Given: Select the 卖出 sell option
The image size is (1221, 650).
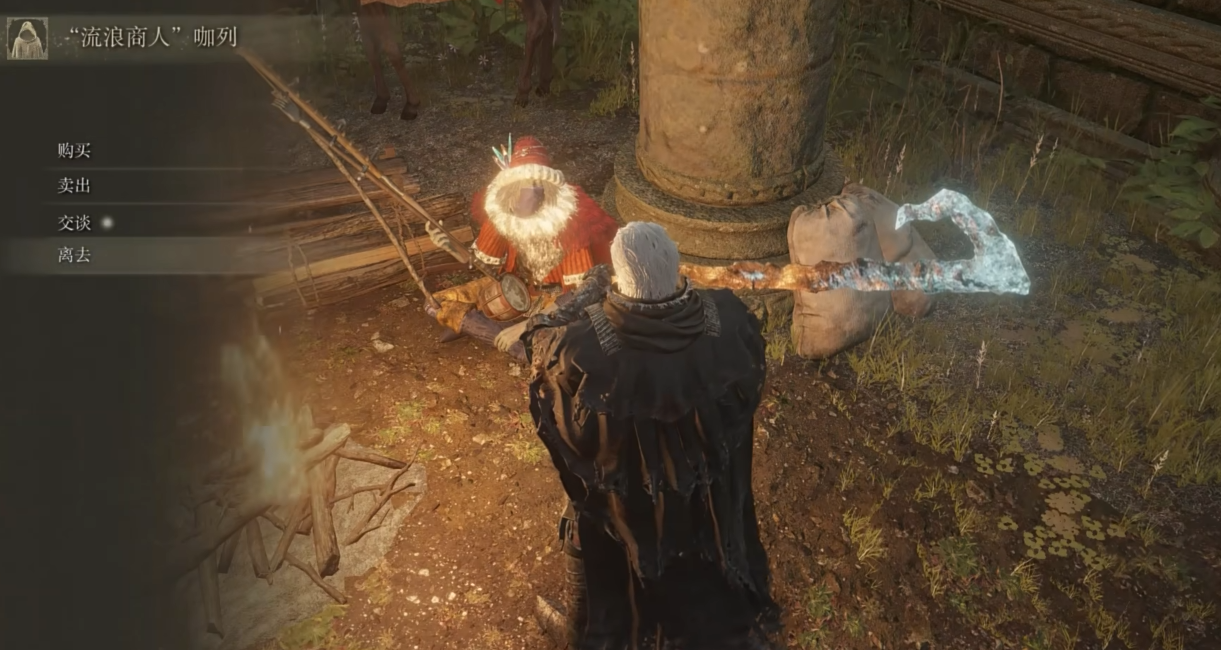Looking at the screenshot, I should click(x=75, y=186).
